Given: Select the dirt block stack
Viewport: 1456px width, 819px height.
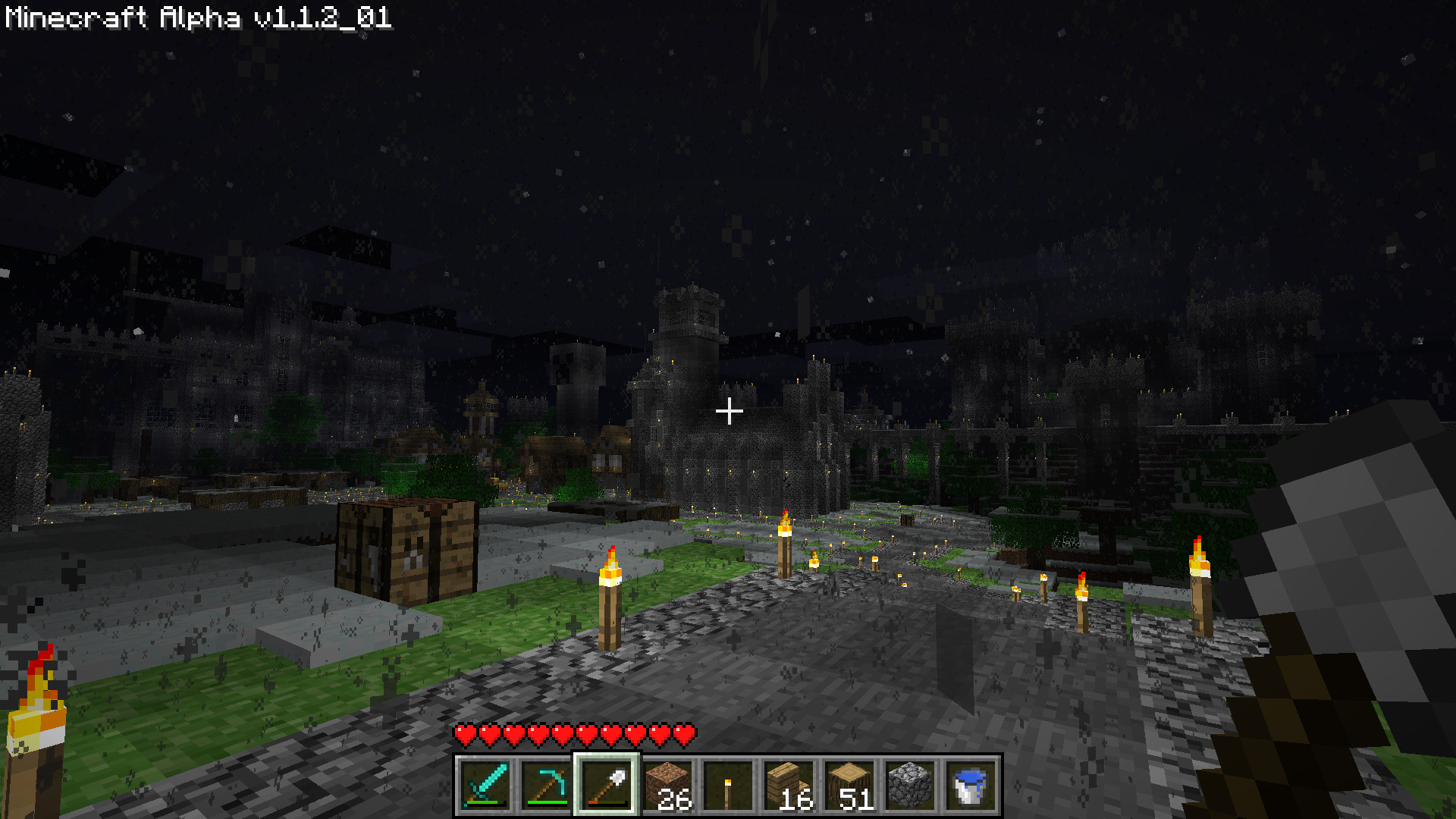Looking at the screenshot, I should (667, 785).
